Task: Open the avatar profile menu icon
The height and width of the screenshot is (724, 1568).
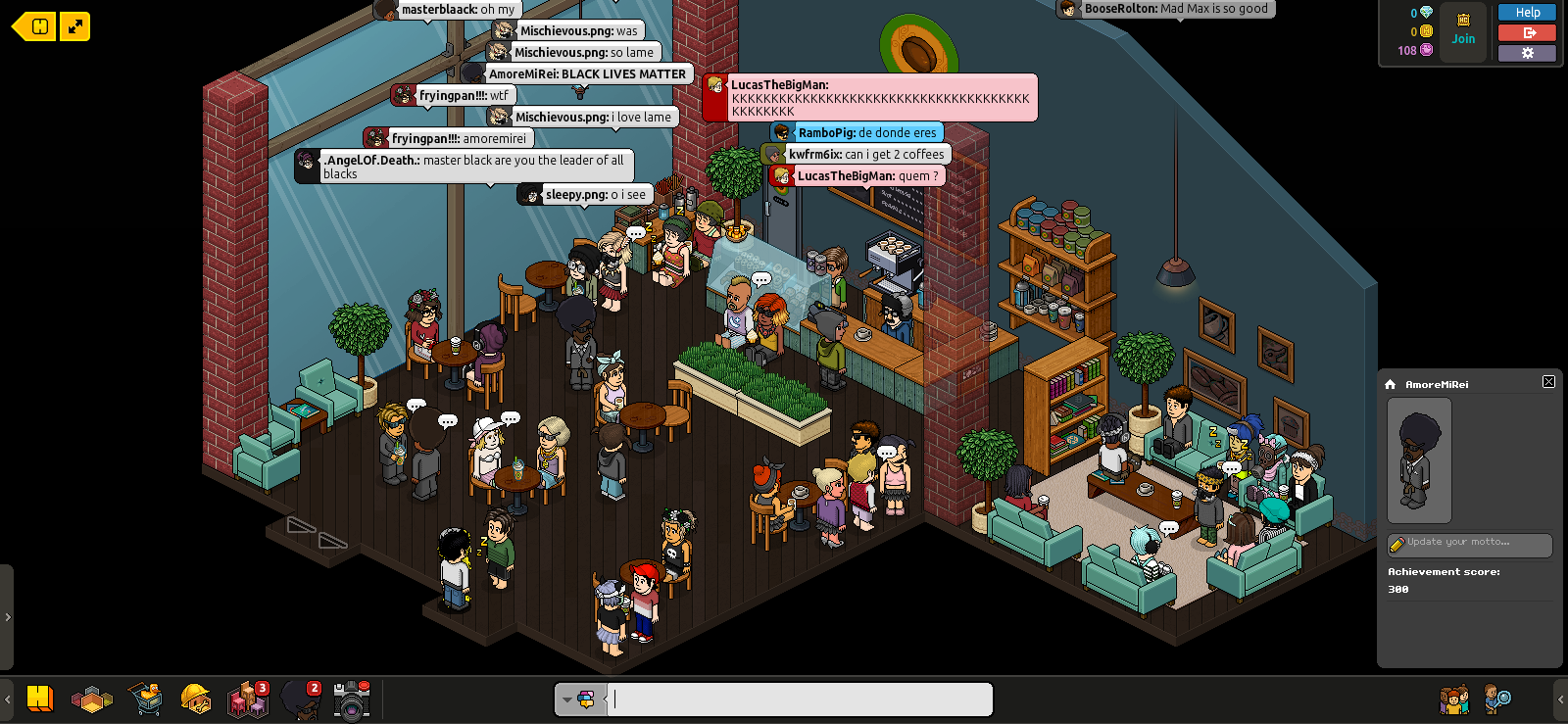Action: tap(301, 700)
